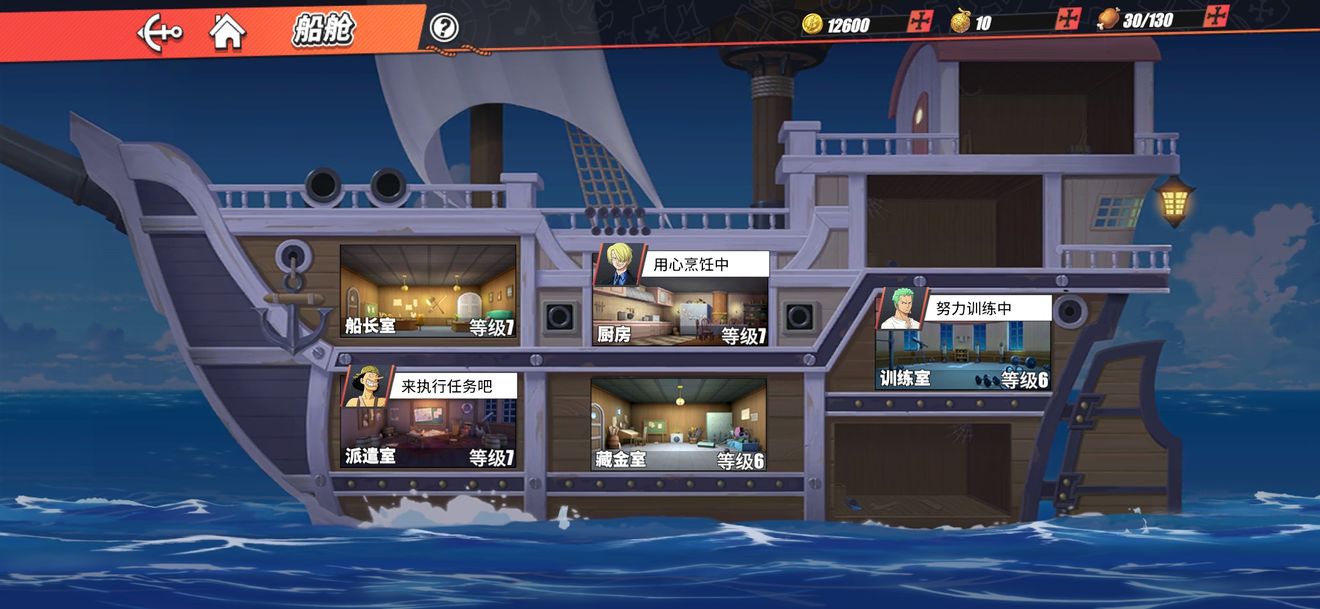The width and height of the screenshot is (1320, 609).
Task: Select the 训练室 training room
Action: [x=962, y=356]
